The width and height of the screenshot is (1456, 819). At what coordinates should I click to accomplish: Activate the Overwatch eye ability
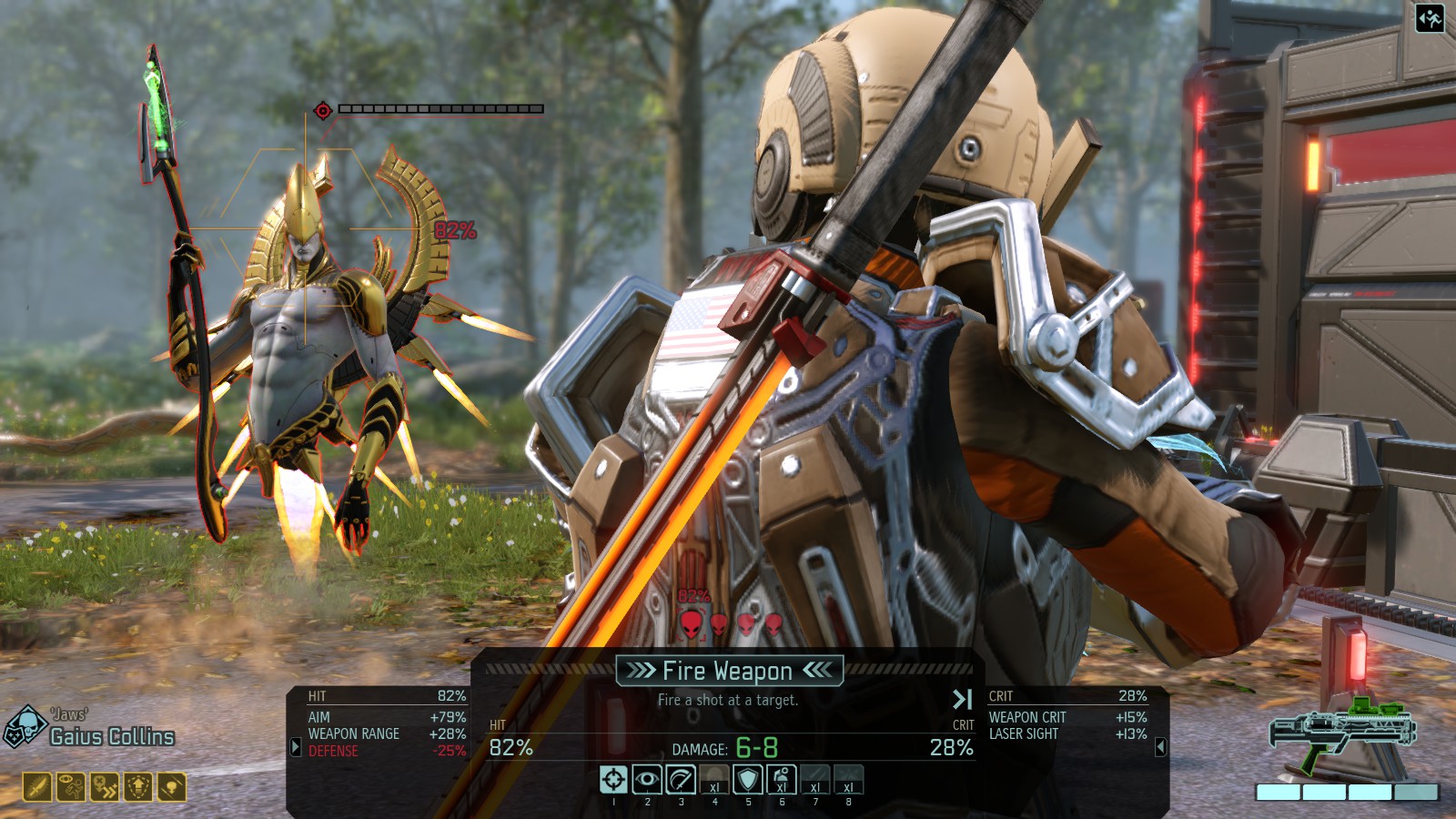[647, 780]
